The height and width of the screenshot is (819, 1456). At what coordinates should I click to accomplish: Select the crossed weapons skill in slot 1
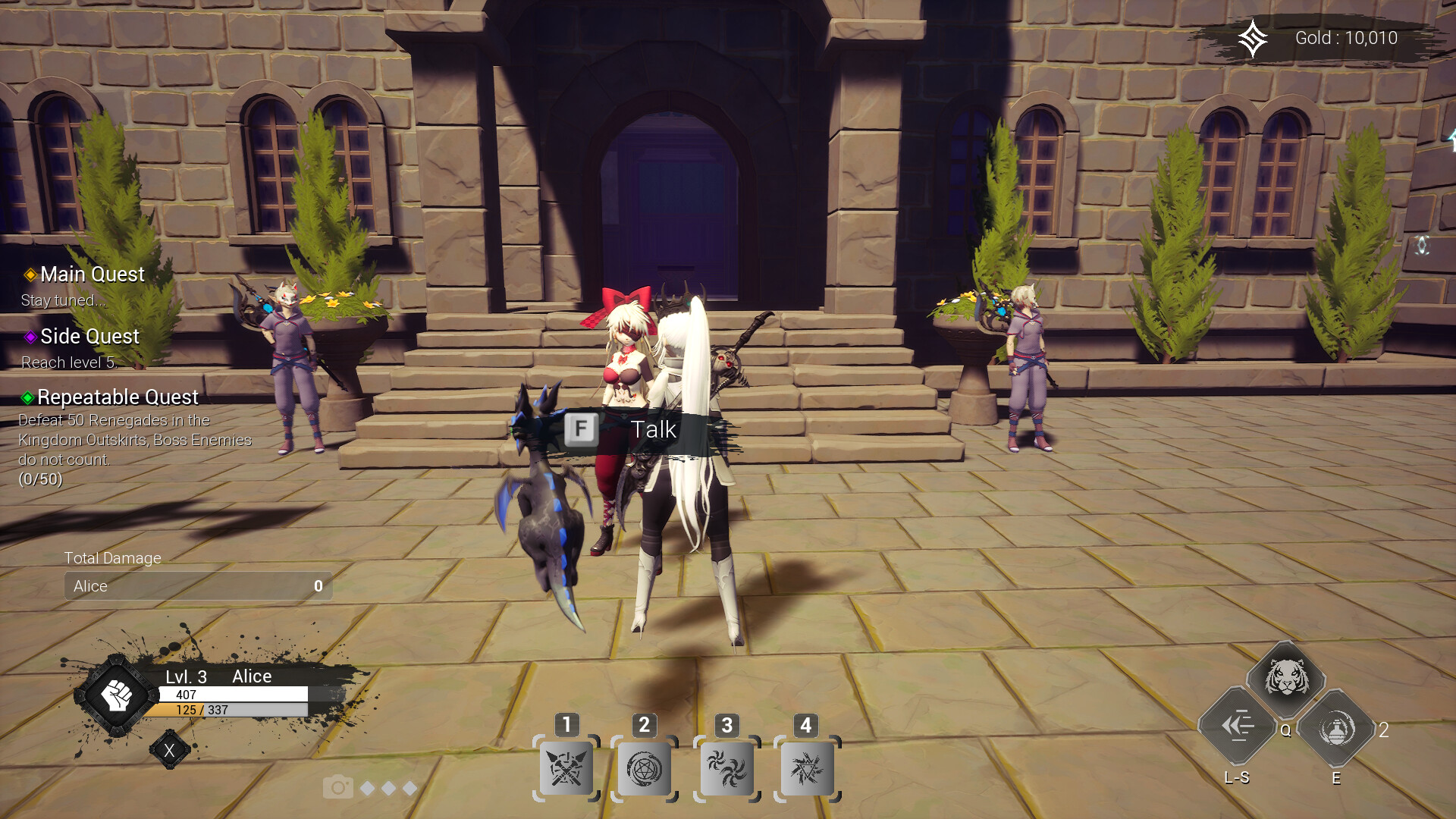567,768
